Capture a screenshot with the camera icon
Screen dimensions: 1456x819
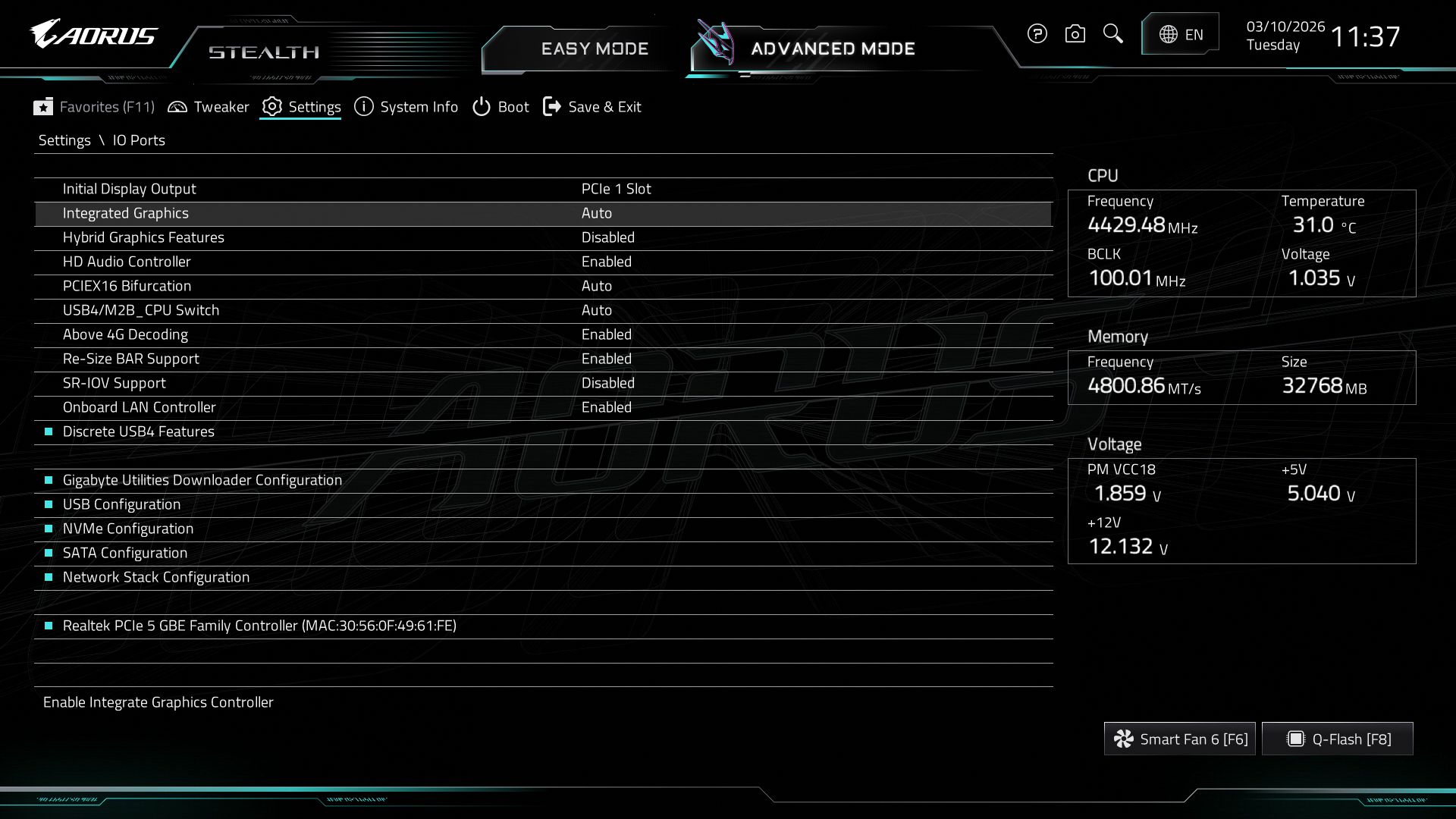(x=1075, y=33)
